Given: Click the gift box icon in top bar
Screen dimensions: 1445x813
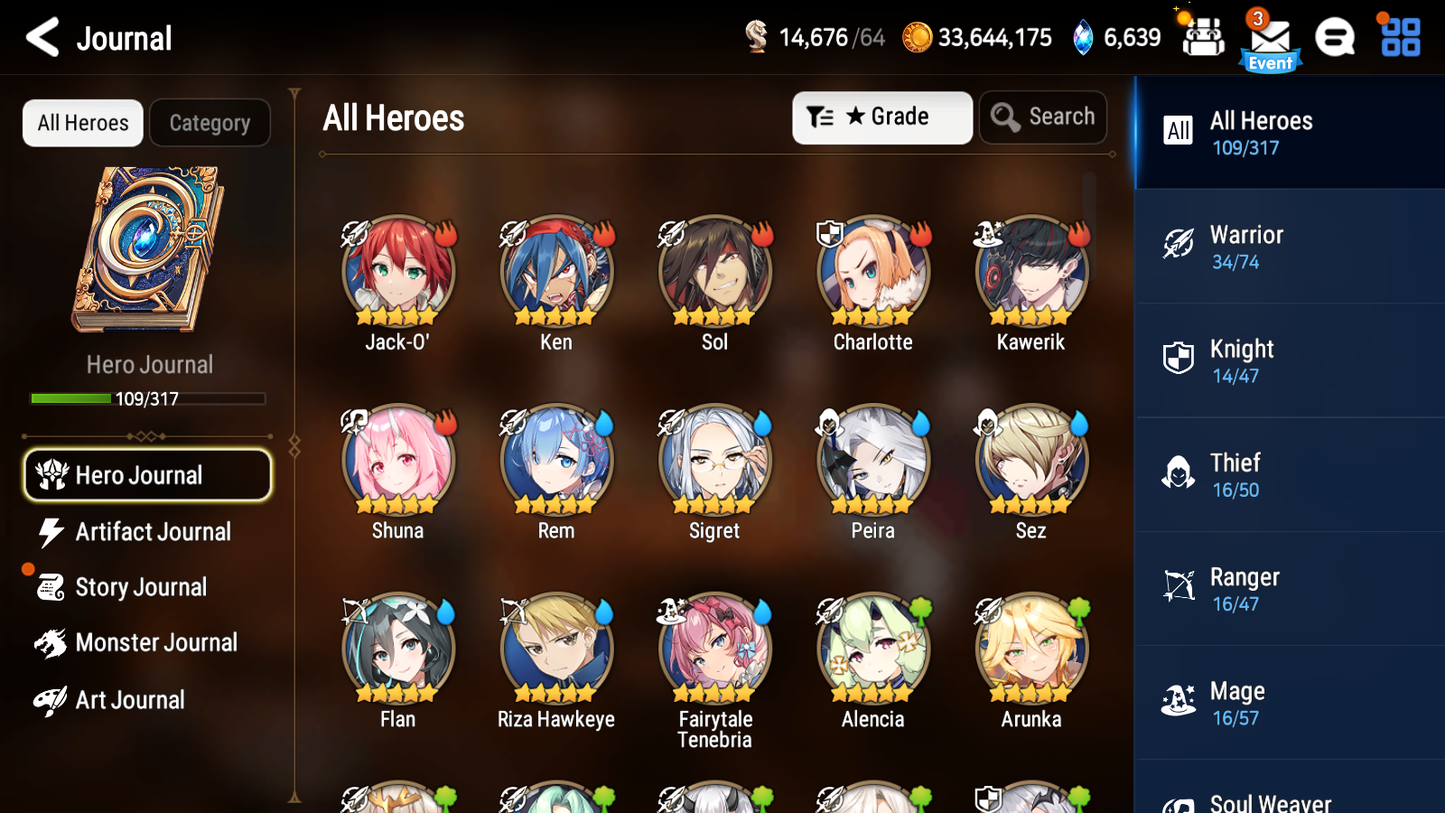Looking at the screenshot, I should coord(1202,36).
